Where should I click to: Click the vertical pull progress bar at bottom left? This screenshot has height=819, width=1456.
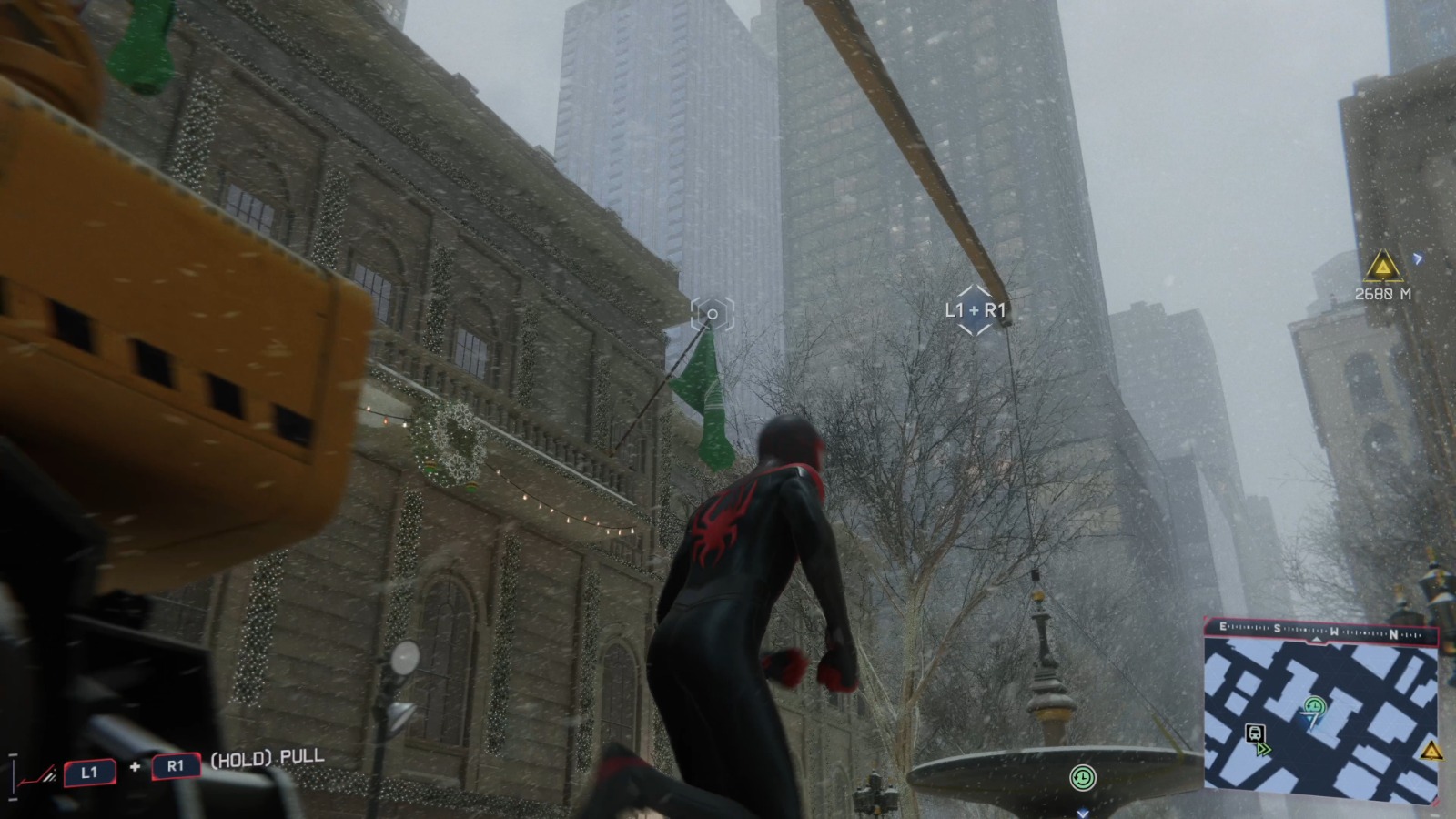14,776
